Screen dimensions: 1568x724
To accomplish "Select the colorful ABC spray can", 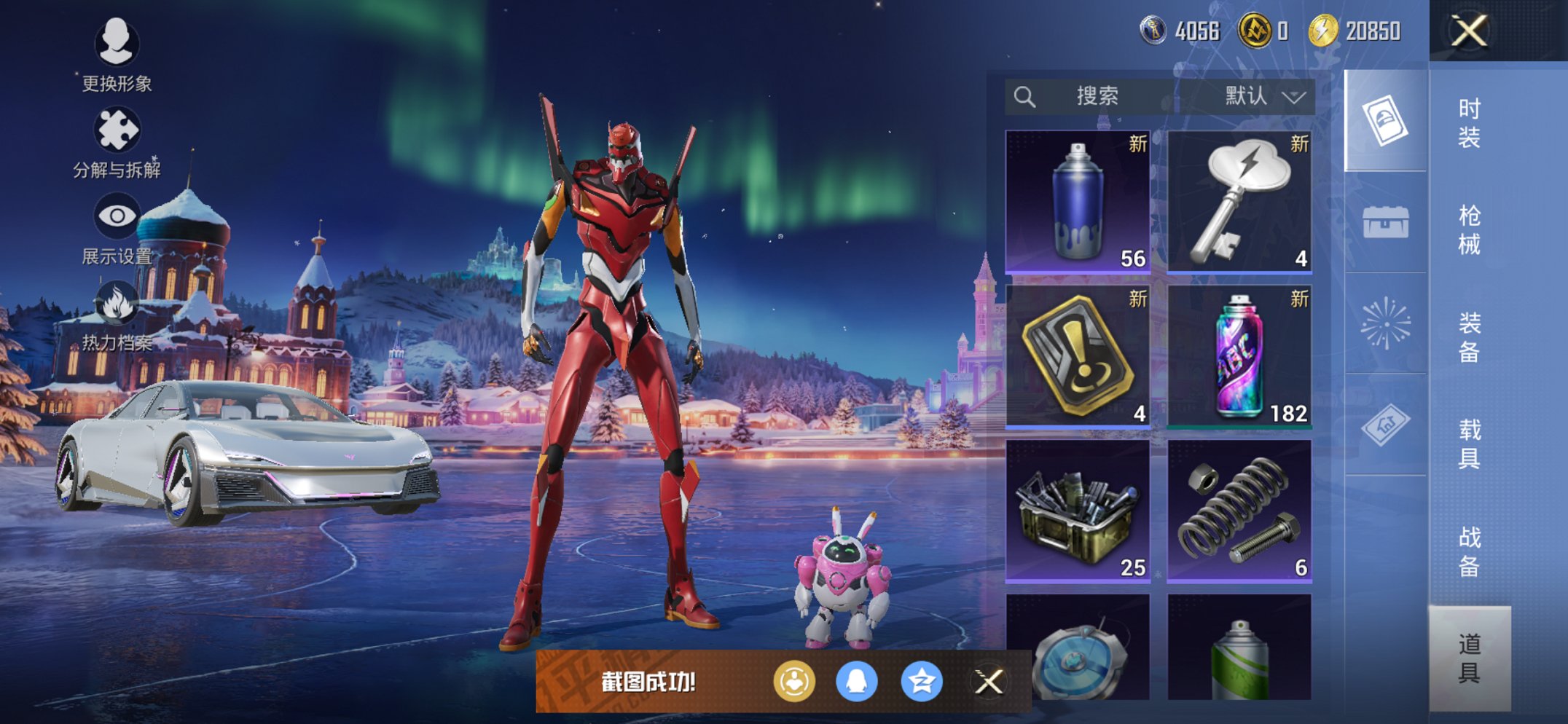I will (x=1239, y=355).
